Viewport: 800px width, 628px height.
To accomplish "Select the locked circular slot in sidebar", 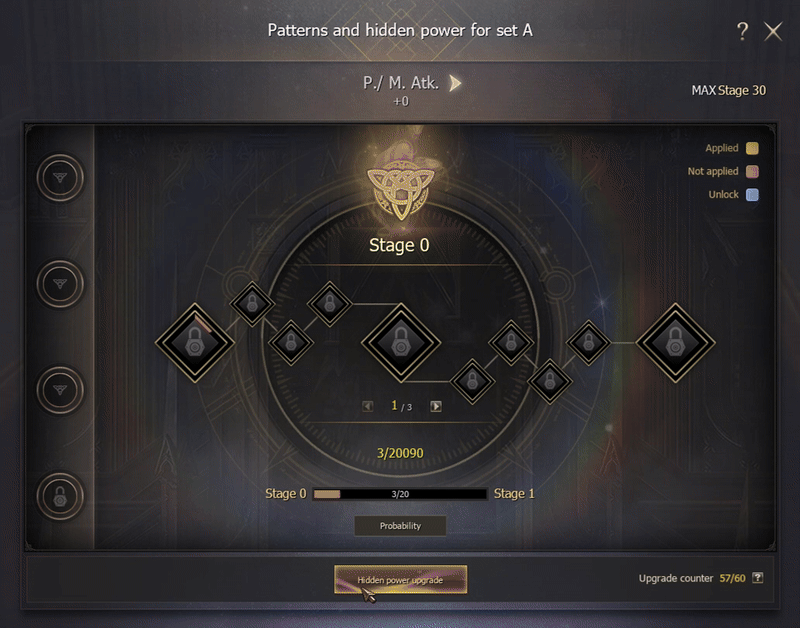I will (x=60, y=494).
